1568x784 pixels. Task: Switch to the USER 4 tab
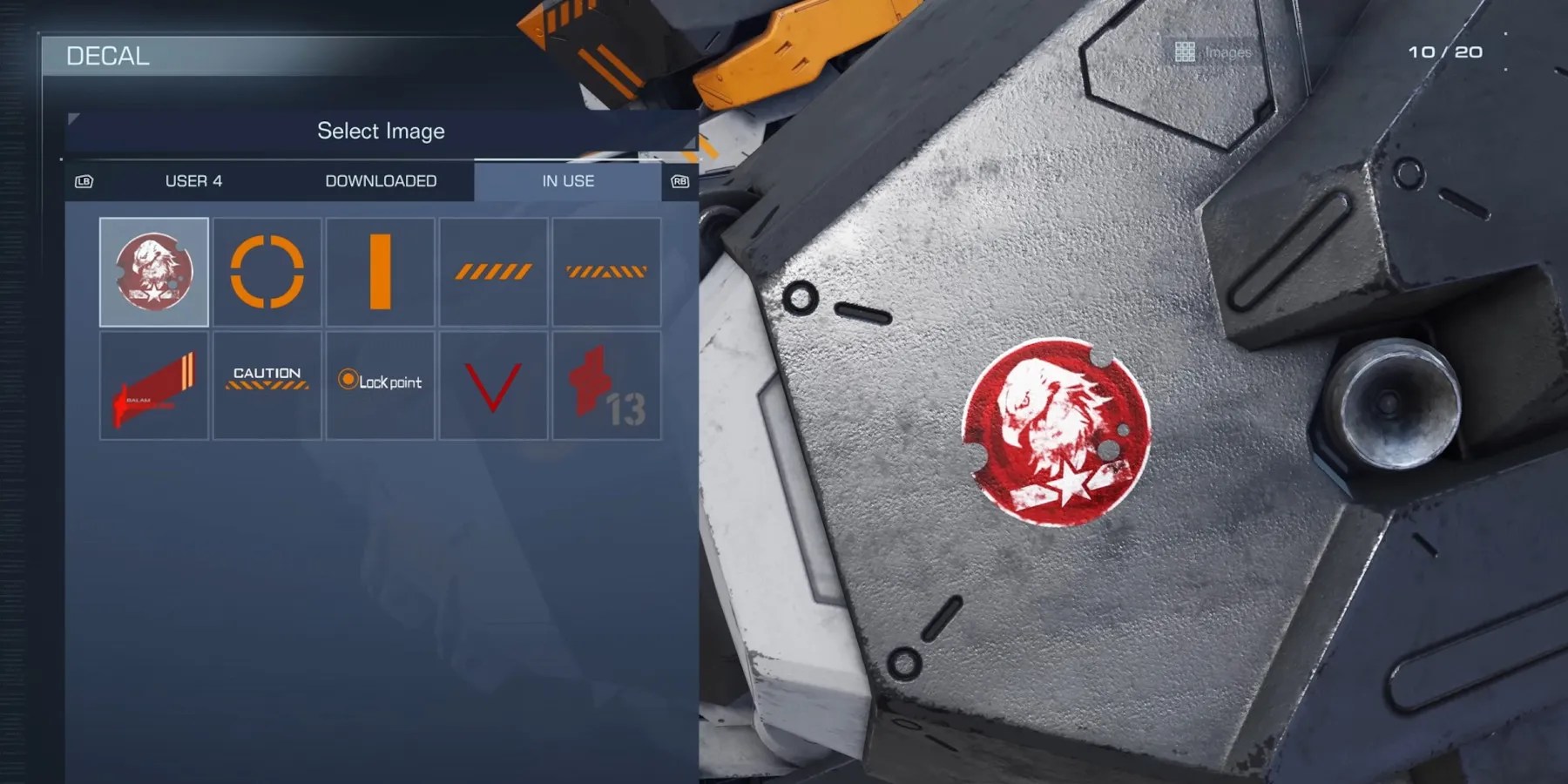193,181
